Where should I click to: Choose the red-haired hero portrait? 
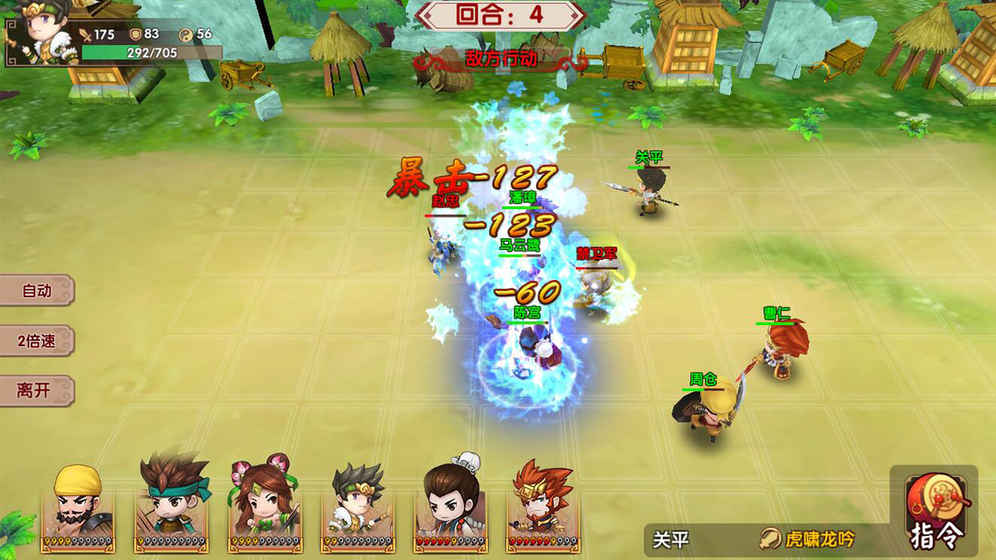click(541, 506)
